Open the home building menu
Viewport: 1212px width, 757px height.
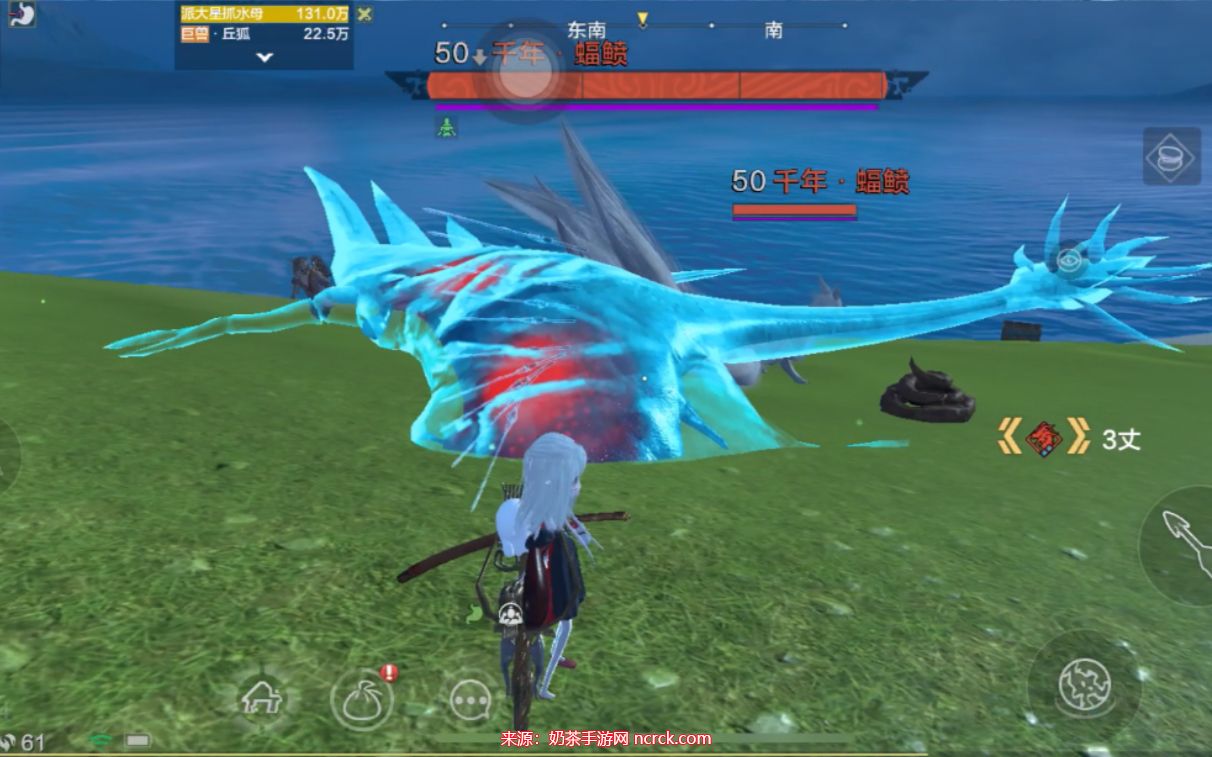click(262, 698)
